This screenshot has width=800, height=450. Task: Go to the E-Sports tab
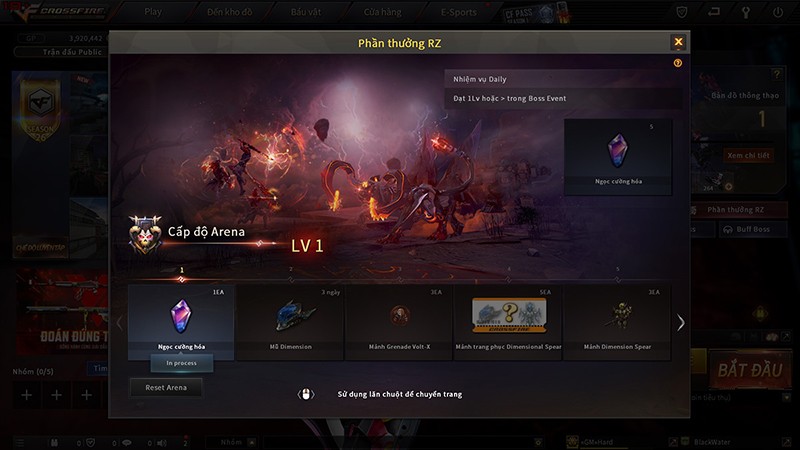459,12
